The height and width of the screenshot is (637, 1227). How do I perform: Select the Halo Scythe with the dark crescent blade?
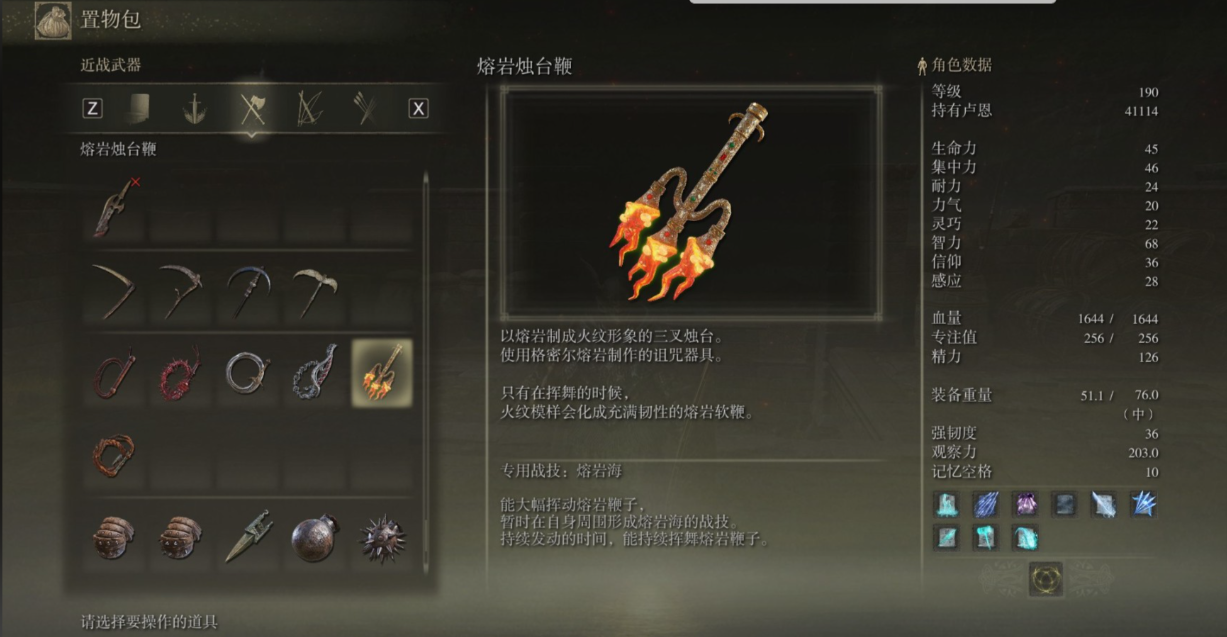click(247, 291)
